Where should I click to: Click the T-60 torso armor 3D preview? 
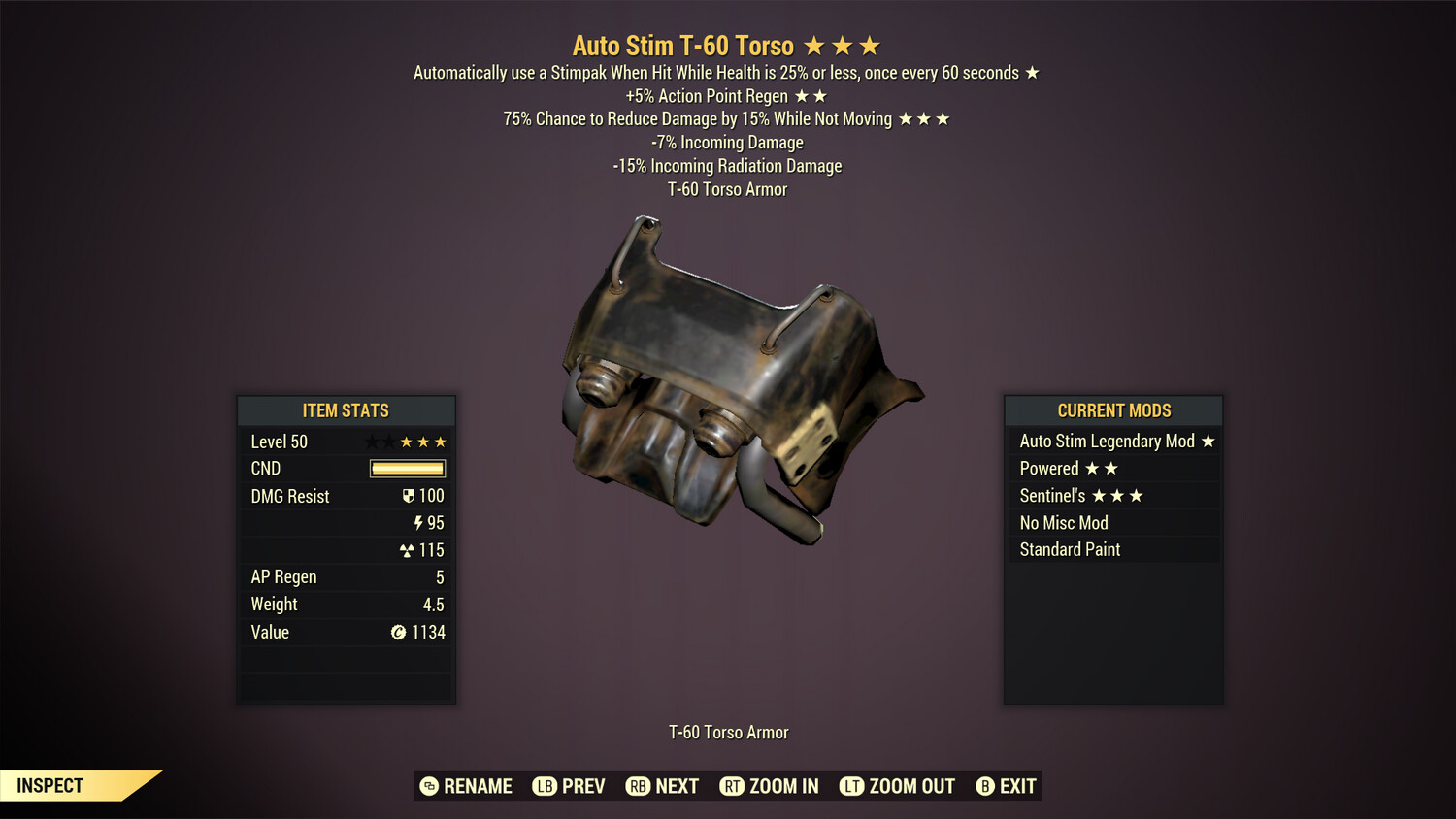click(x=738, y=388)
